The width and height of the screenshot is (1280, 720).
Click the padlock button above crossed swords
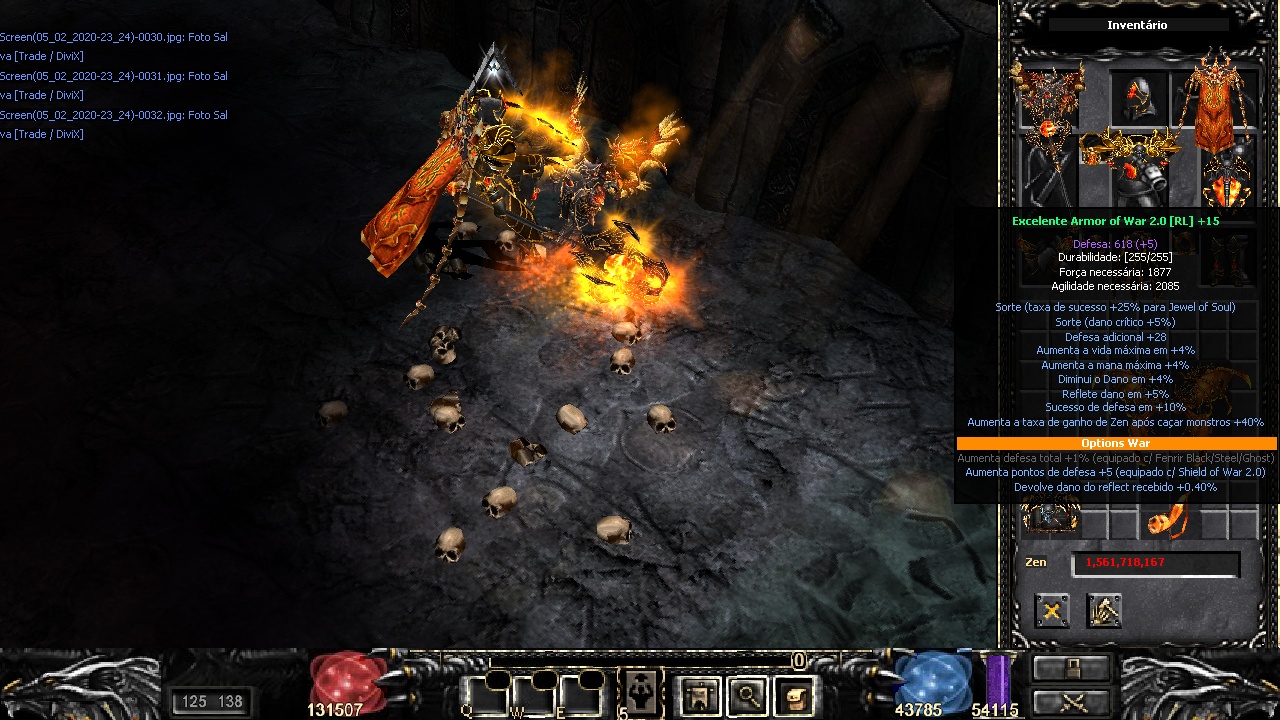[x=1072, y=668]
